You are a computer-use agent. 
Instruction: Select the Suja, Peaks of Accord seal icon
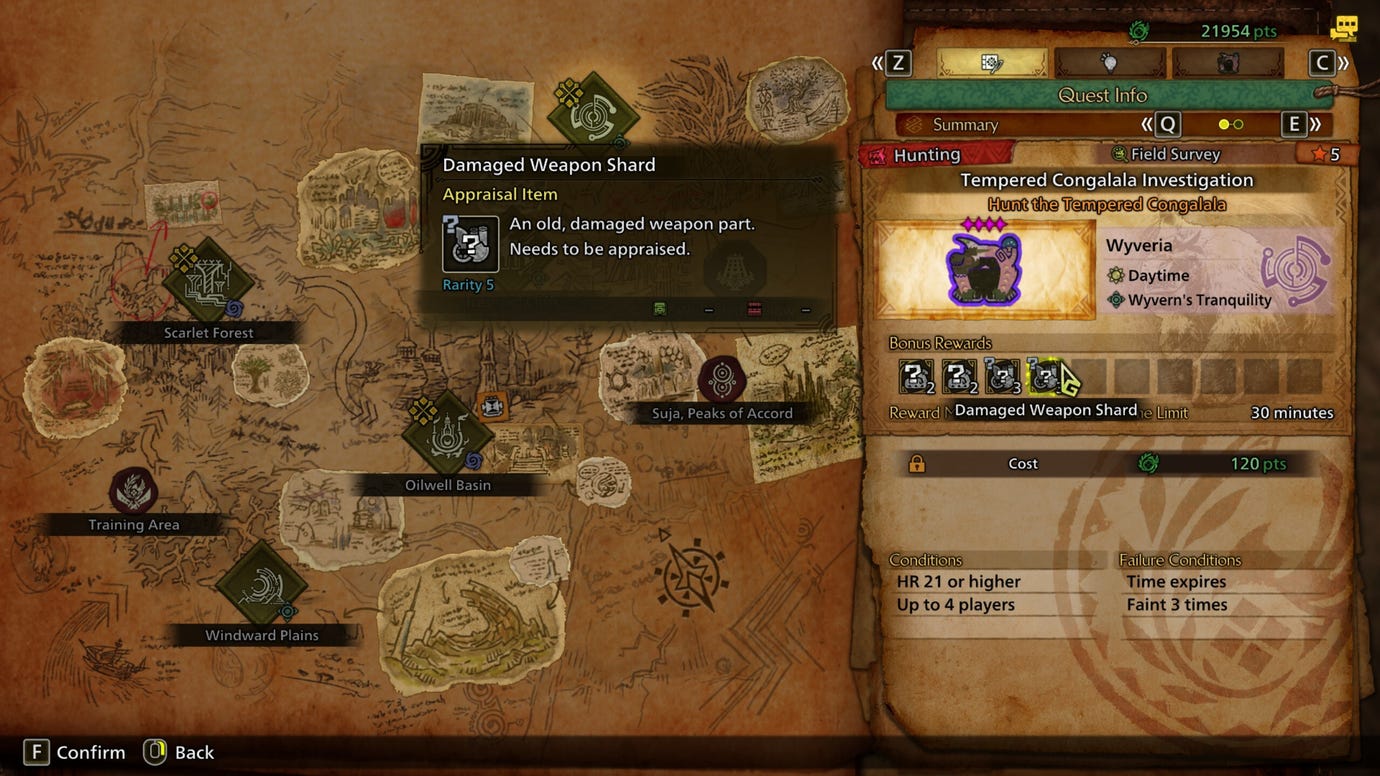(x=722, y=377)
